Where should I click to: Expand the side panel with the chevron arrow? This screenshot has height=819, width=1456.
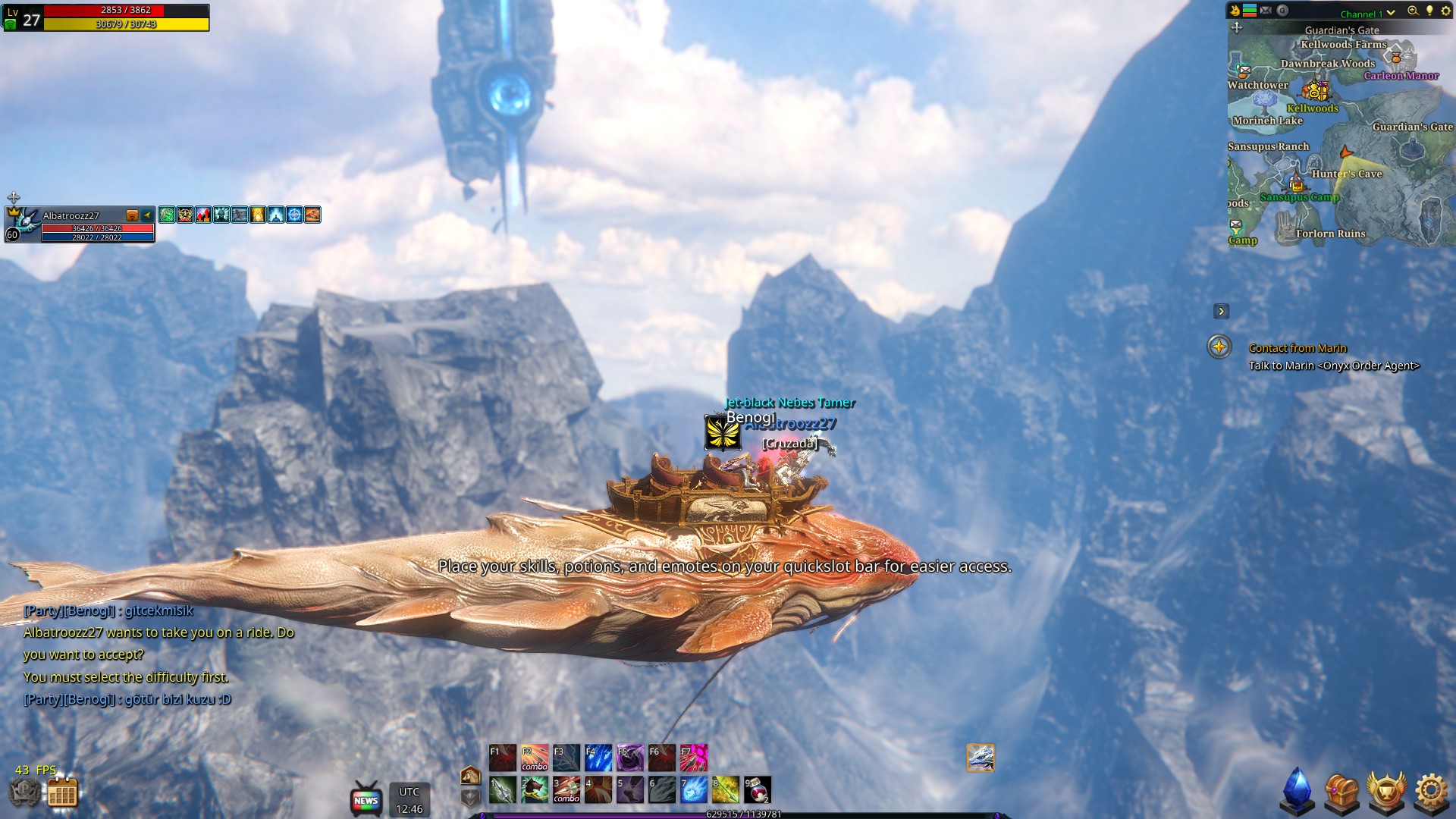coord(1222,311)
